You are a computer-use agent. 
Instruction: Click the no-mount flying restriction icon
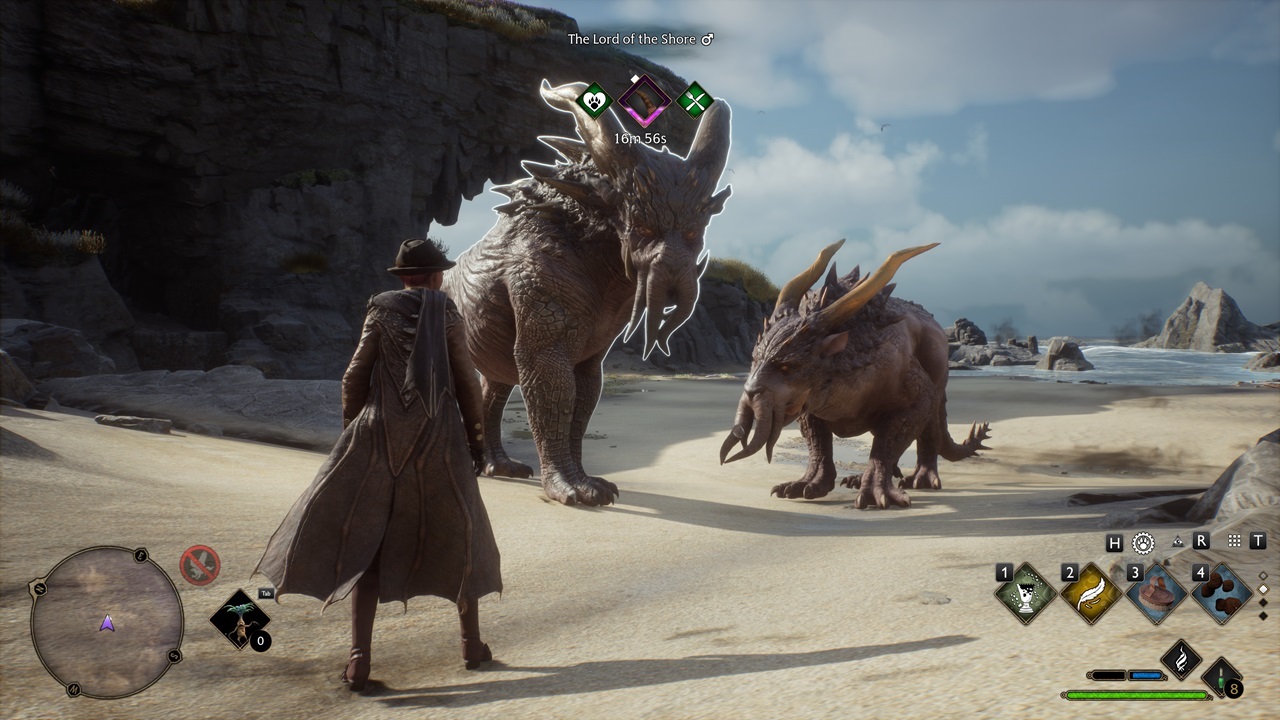(199, 565)
